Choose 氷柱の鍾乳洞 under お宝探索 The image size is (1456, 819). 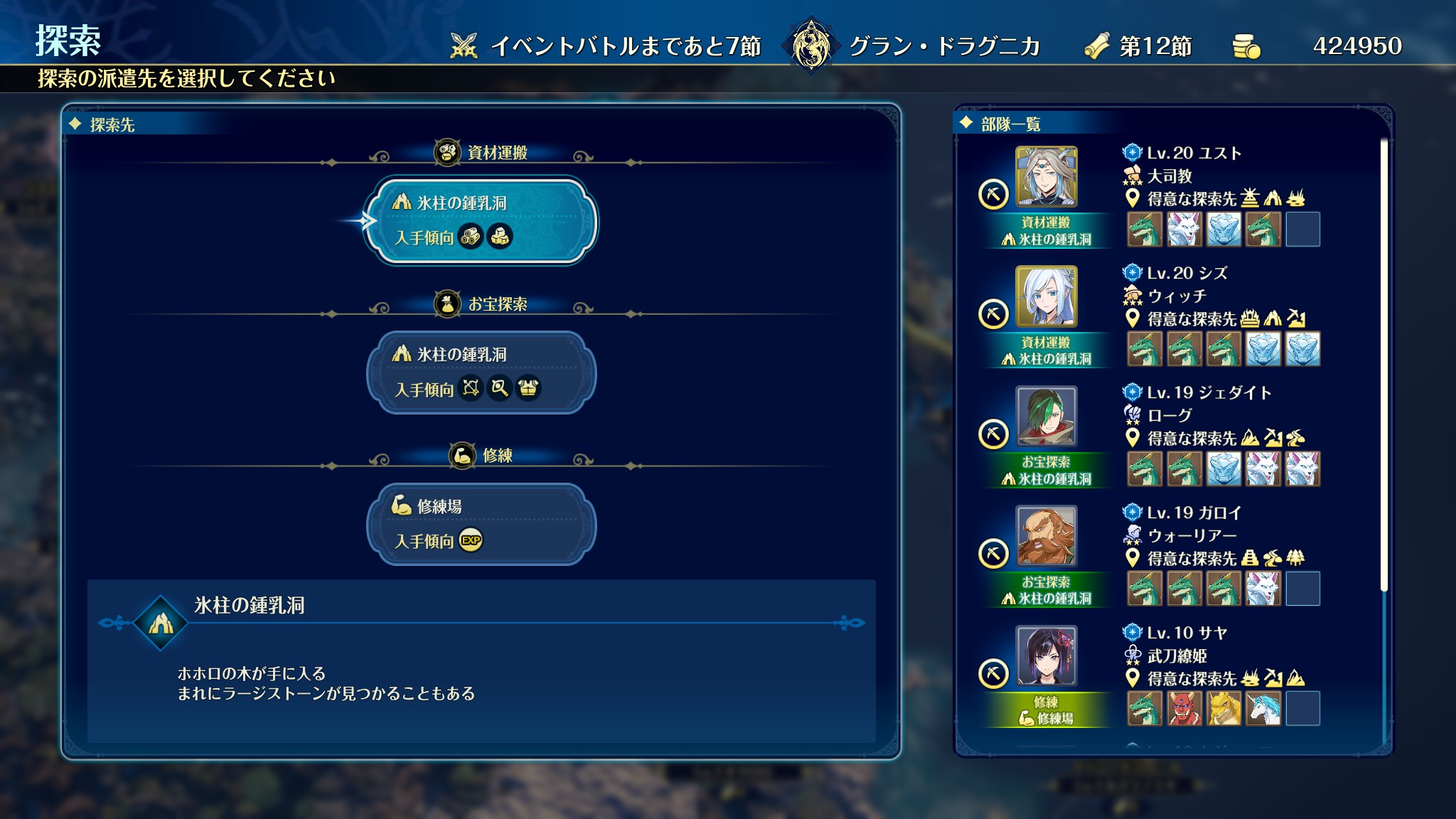pyautogui.click(x=481, y=373)
